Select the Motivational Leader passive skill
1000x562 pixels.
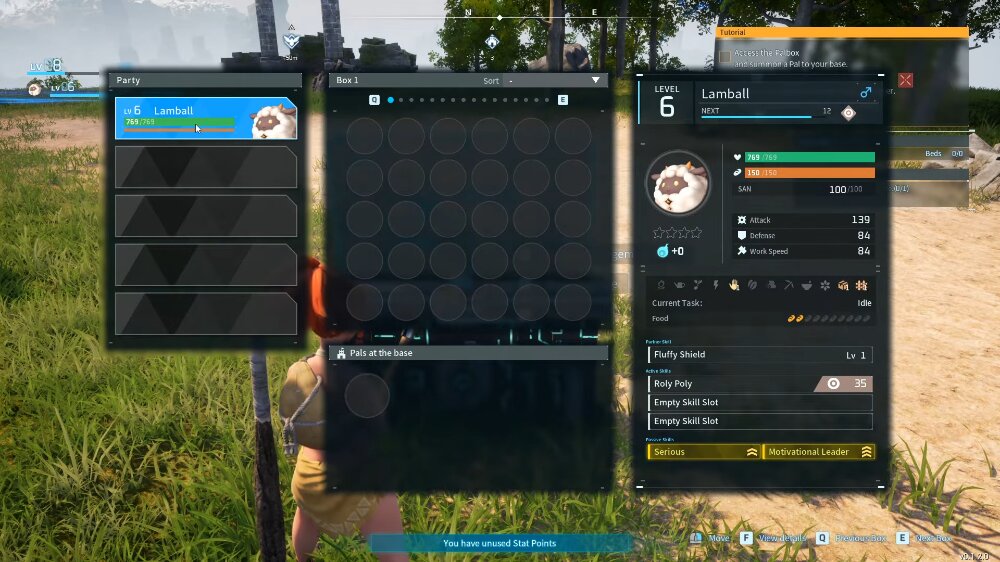tap(818, 452)
